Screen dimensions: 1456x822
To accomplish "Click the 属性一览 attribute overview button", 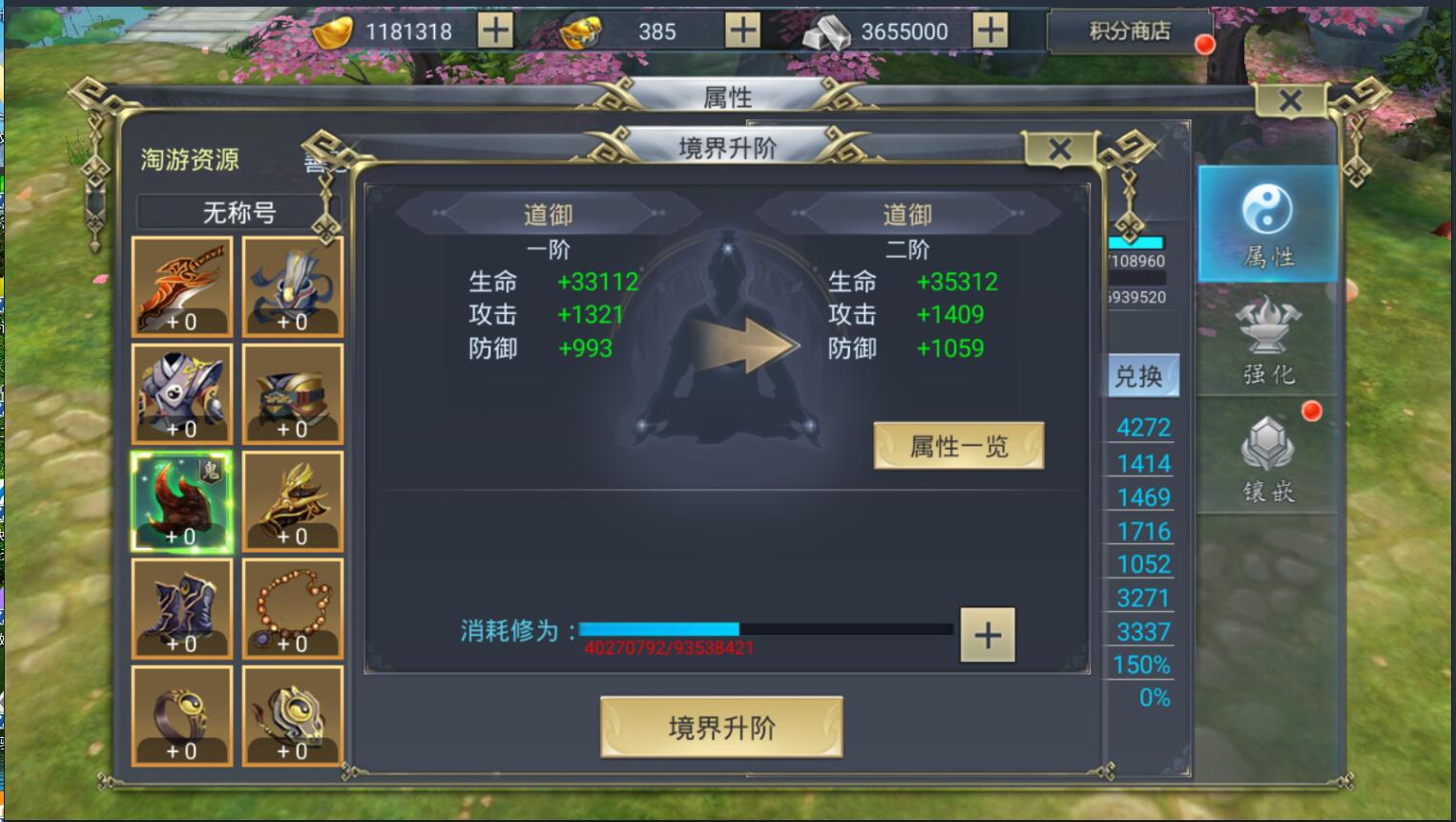I will click(957, 445).
